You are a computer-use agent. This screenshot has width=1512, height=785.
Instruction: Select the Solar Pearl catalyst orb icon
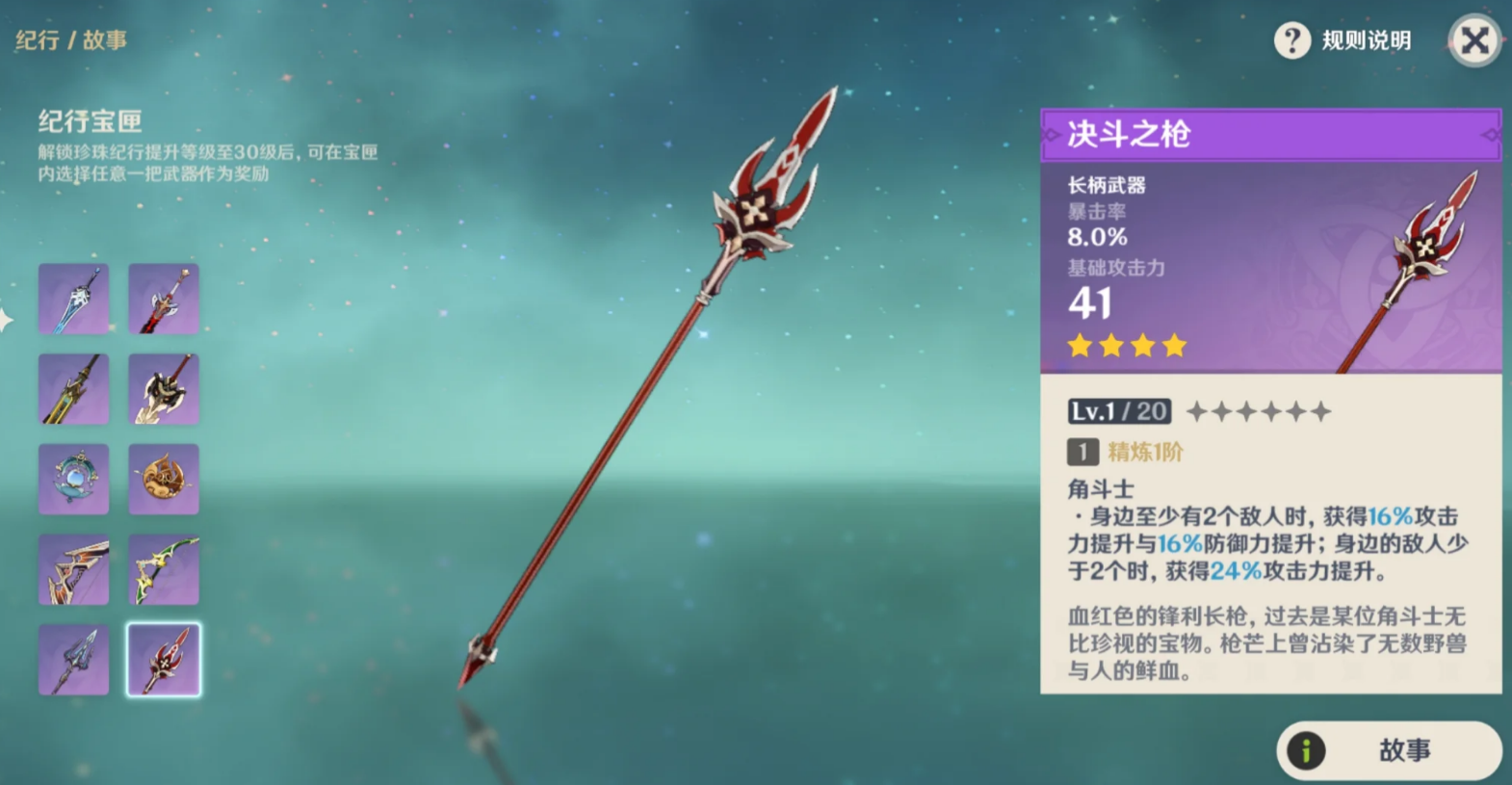click(73, 478)
